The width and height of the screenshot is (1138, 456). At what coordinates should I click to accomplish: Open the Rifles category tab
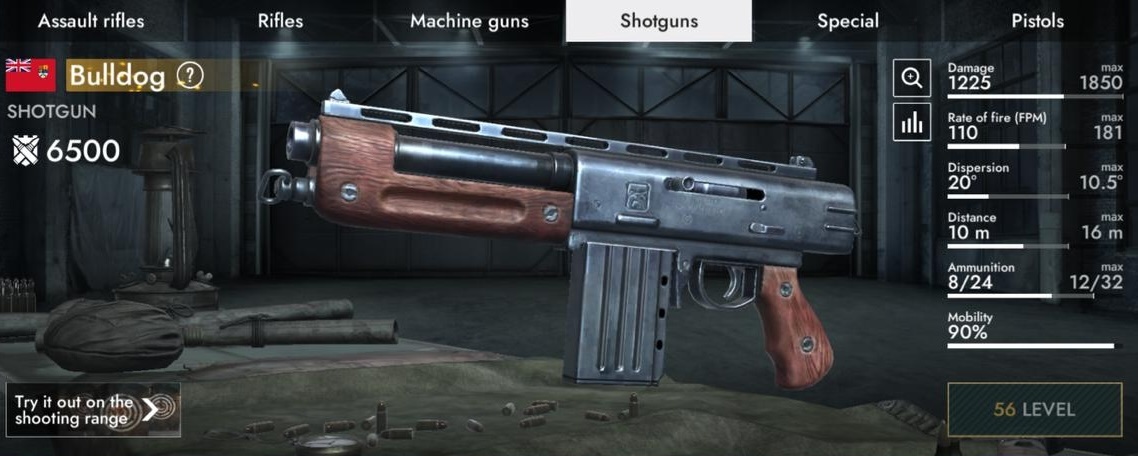281,21
